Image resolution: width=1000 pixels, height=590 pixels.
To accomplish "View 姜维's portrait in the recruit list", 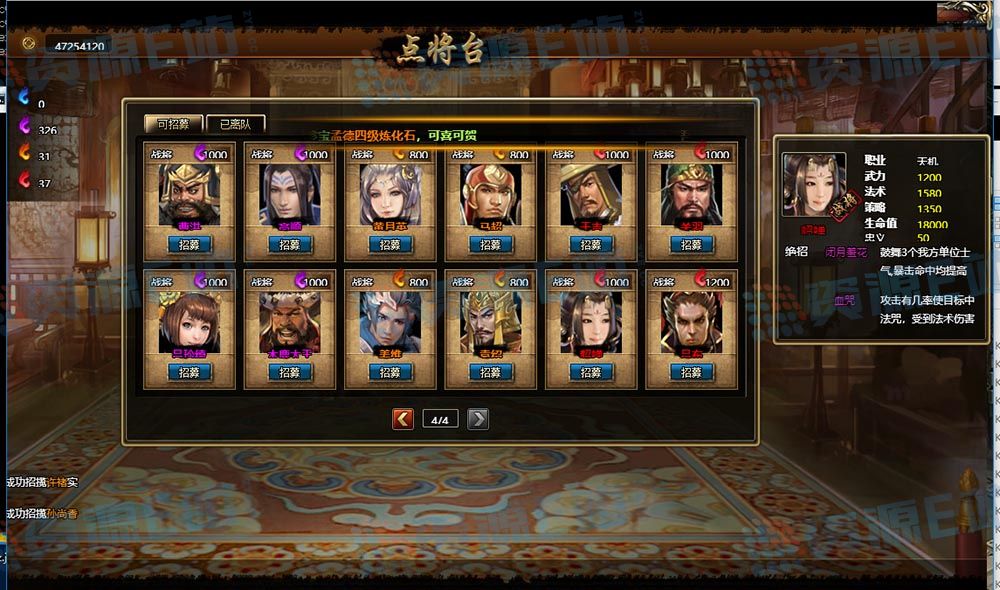I will [390, 320].
